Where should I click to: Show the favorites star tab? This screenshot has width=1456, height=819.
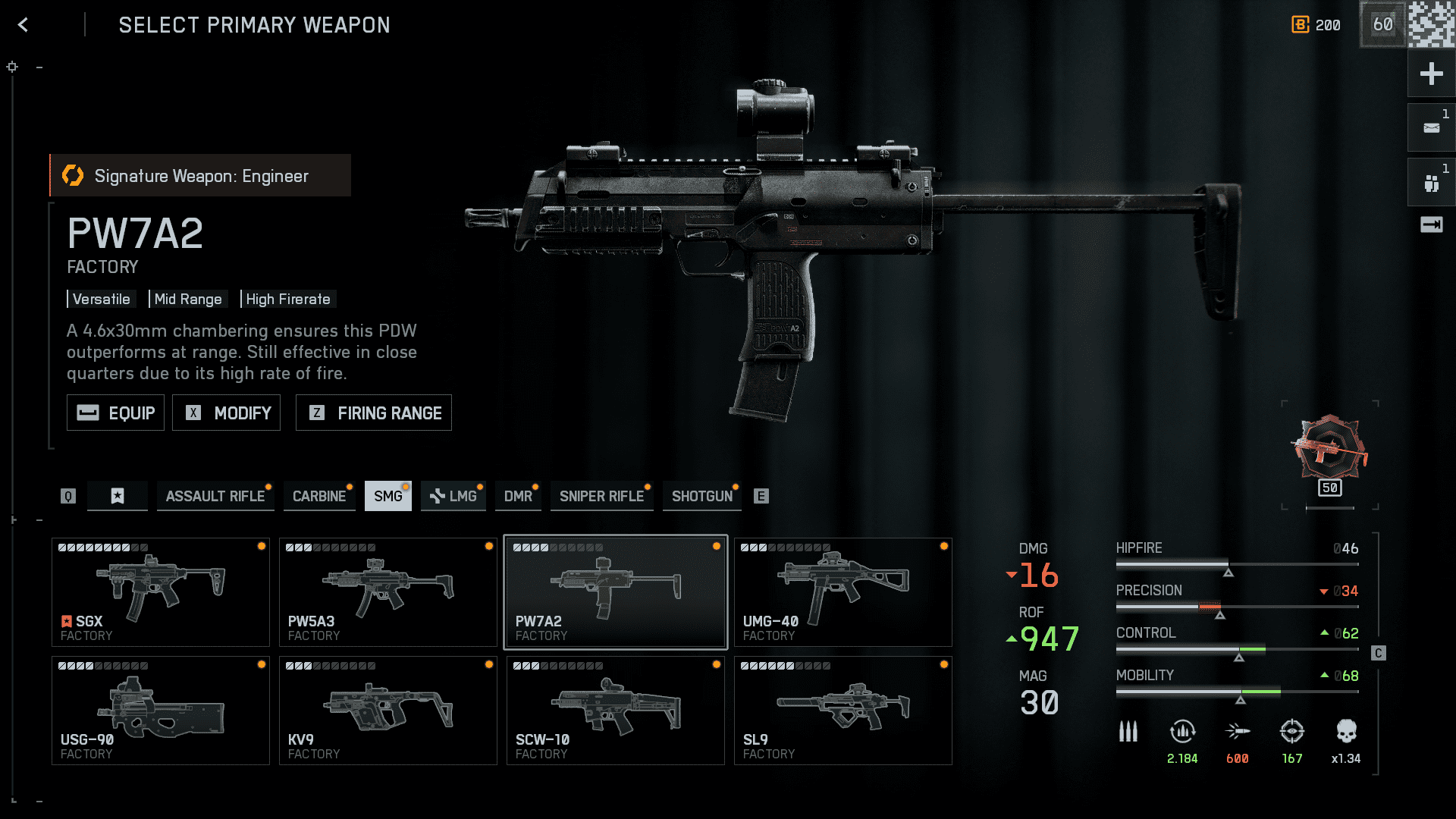tap(118, 497)
